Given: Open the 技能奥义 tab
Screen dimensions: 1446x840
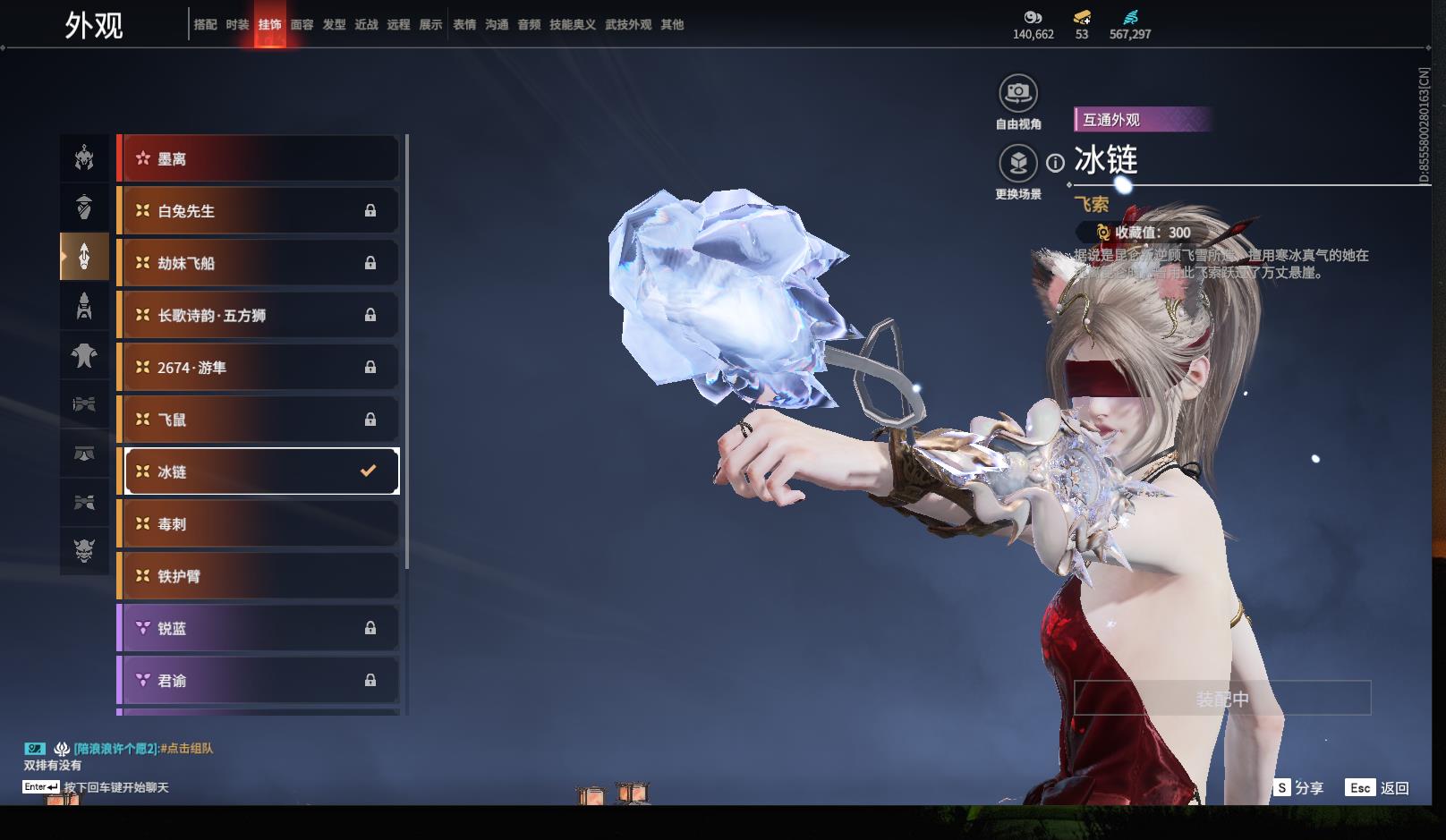Looking at the screenshot, I should click(x=572, y=25).
